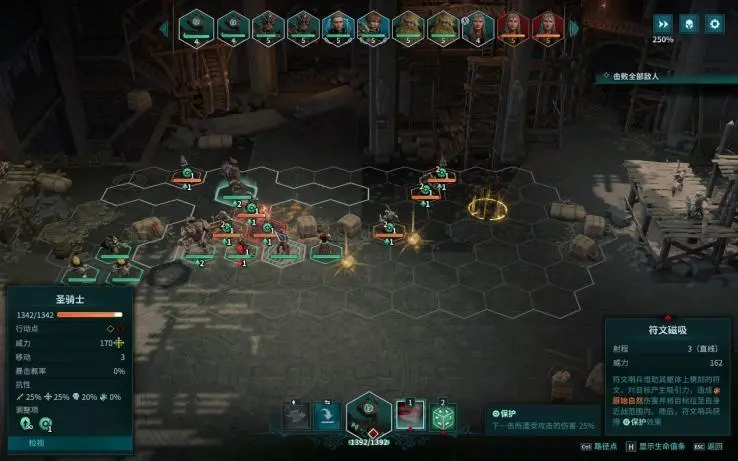Choose the leftmost greyed-out action icon

point(295,417)
